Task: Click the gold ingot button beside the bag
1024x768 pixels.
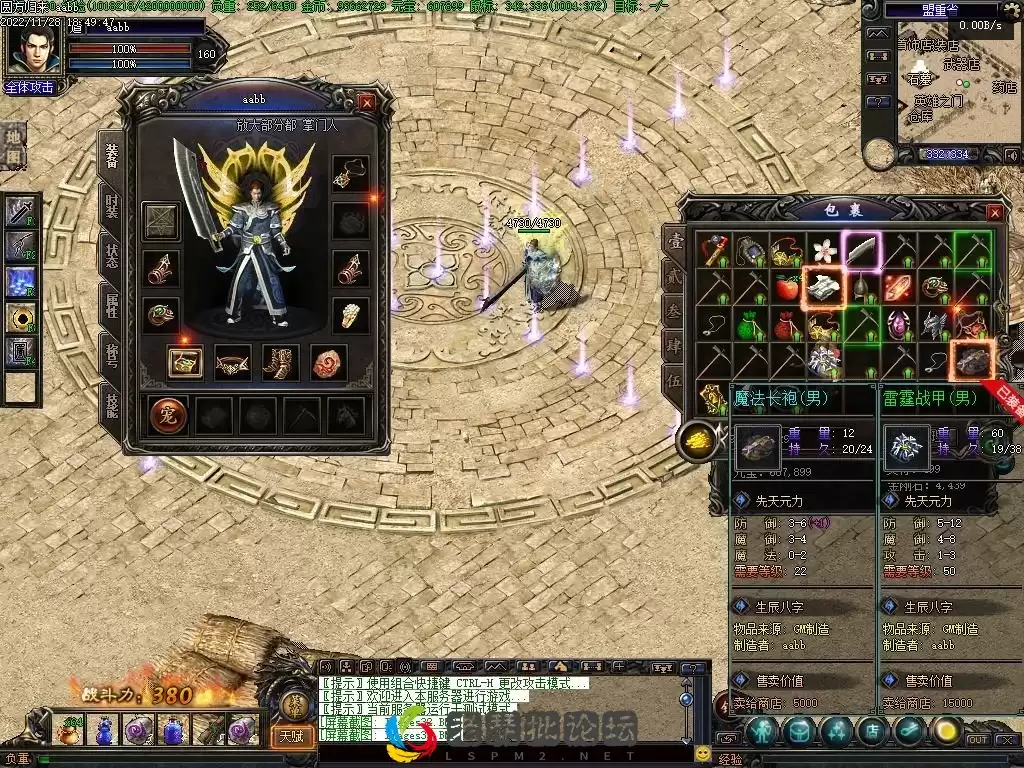Action: point(695,440)
